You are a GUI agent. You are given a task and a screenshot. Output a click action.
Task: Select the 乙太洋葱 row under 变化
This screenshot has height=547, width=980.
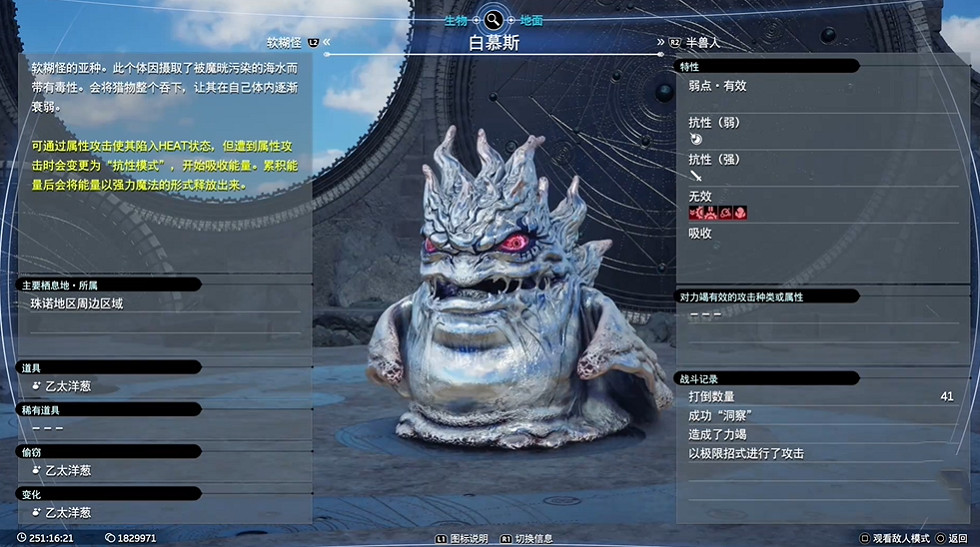(x=68, y=512)
